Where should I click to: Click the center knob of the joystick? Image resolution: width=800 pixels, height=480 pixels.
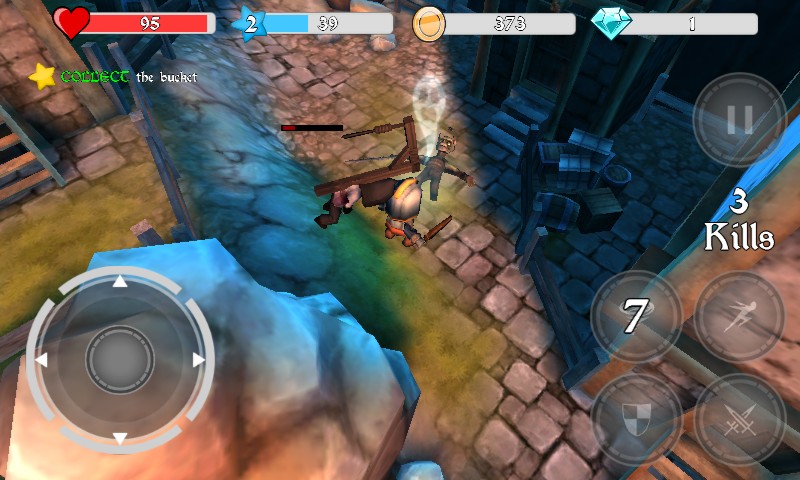coord(120,360)
